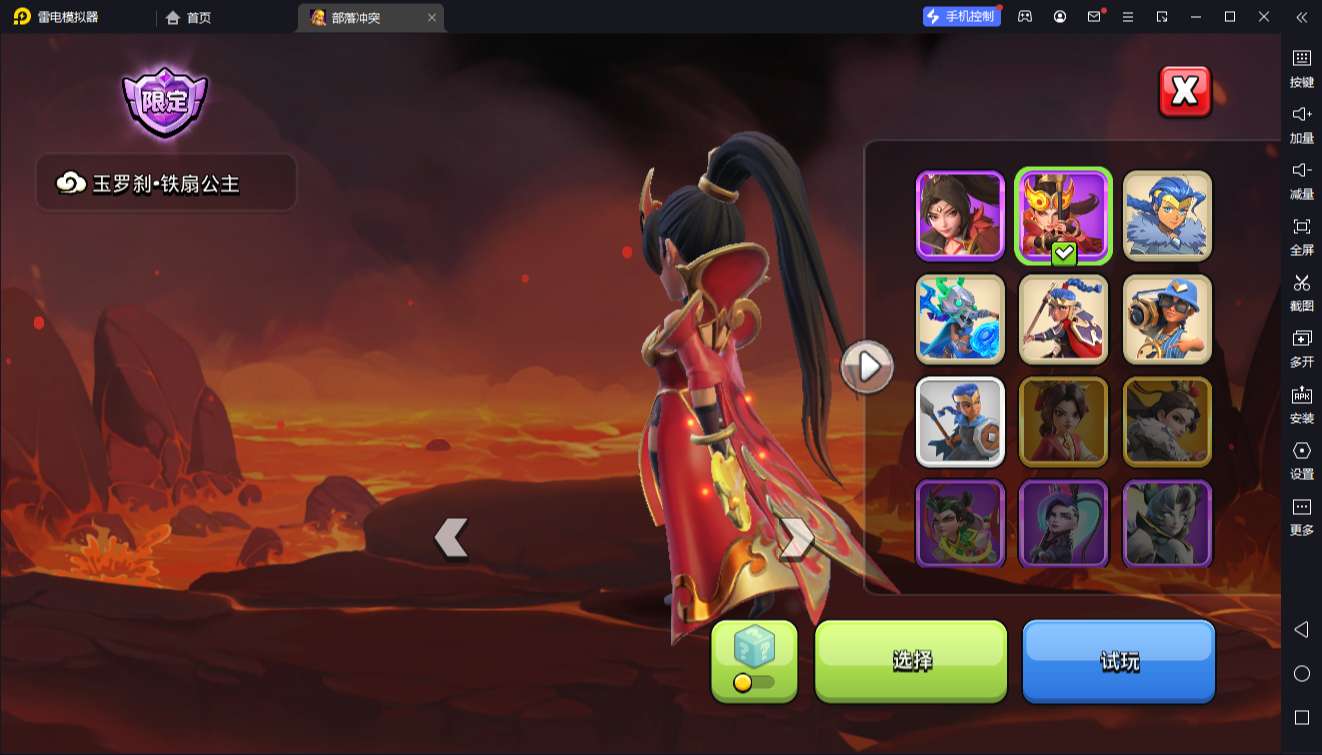Select the dimmed skin with green necklace

960,524
